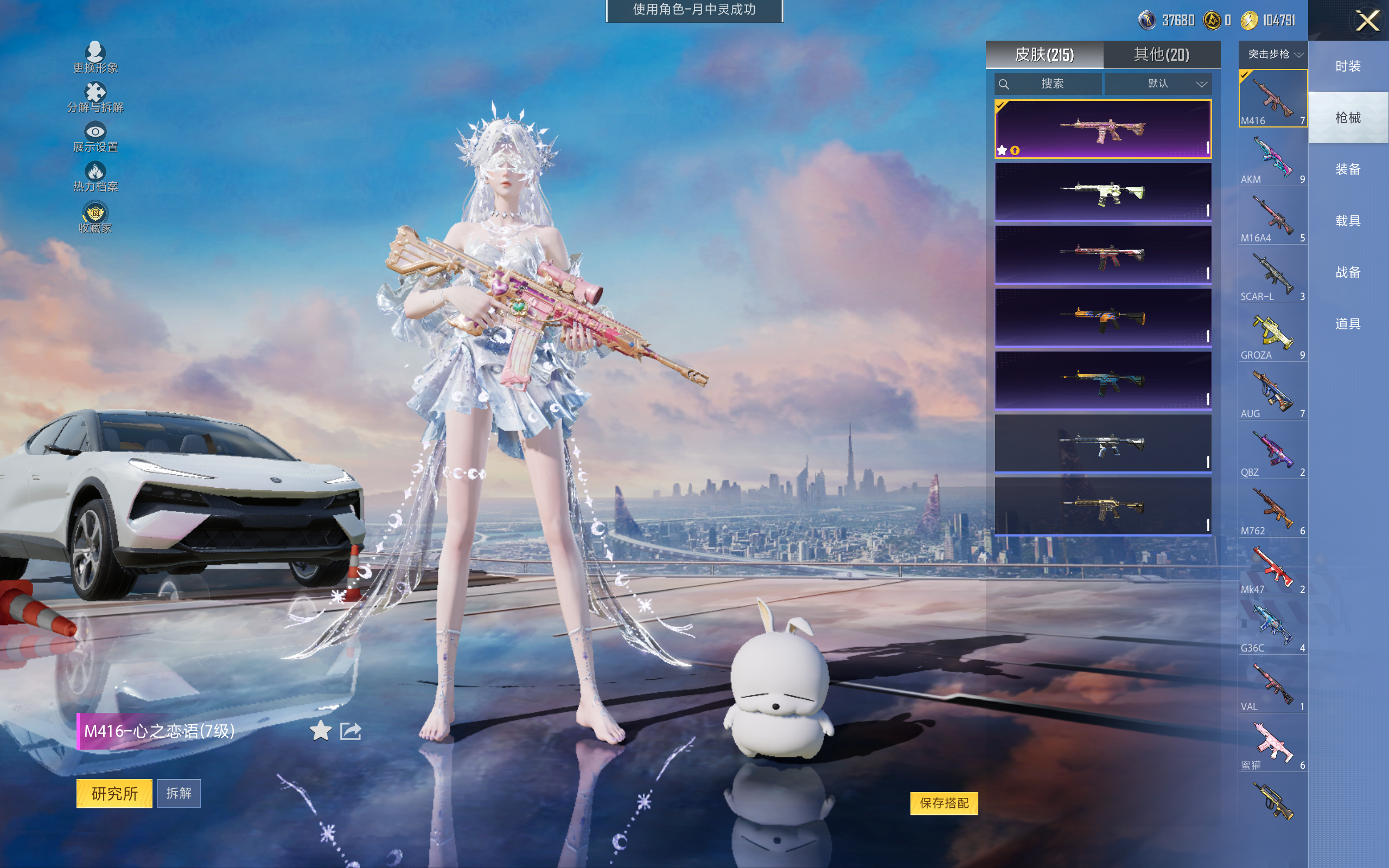1389x868 pixels.
Task: Open the 默认 sort dropdown
Action: 1158,84
